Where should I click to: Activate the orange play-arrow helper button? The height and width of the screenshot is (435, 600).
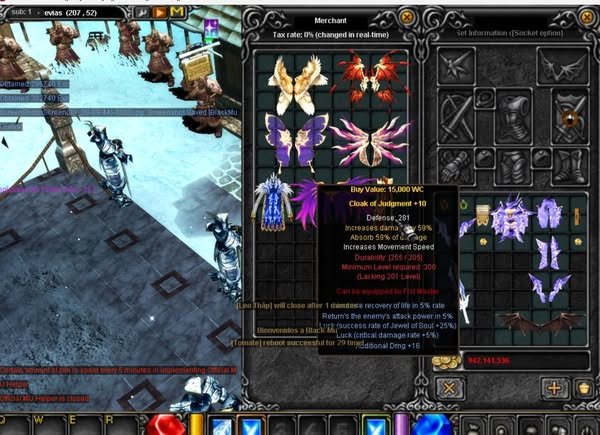click(x=159, y=12)
